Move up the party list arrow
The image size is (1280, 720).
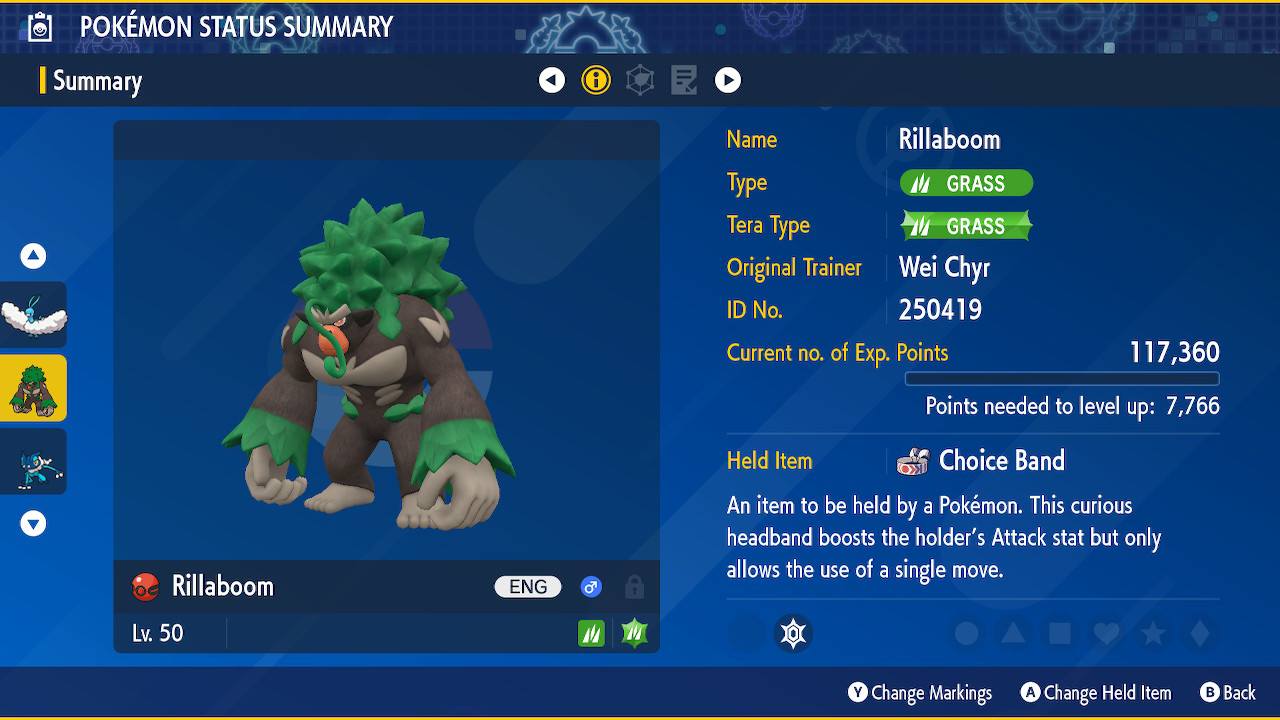(34, 256)
